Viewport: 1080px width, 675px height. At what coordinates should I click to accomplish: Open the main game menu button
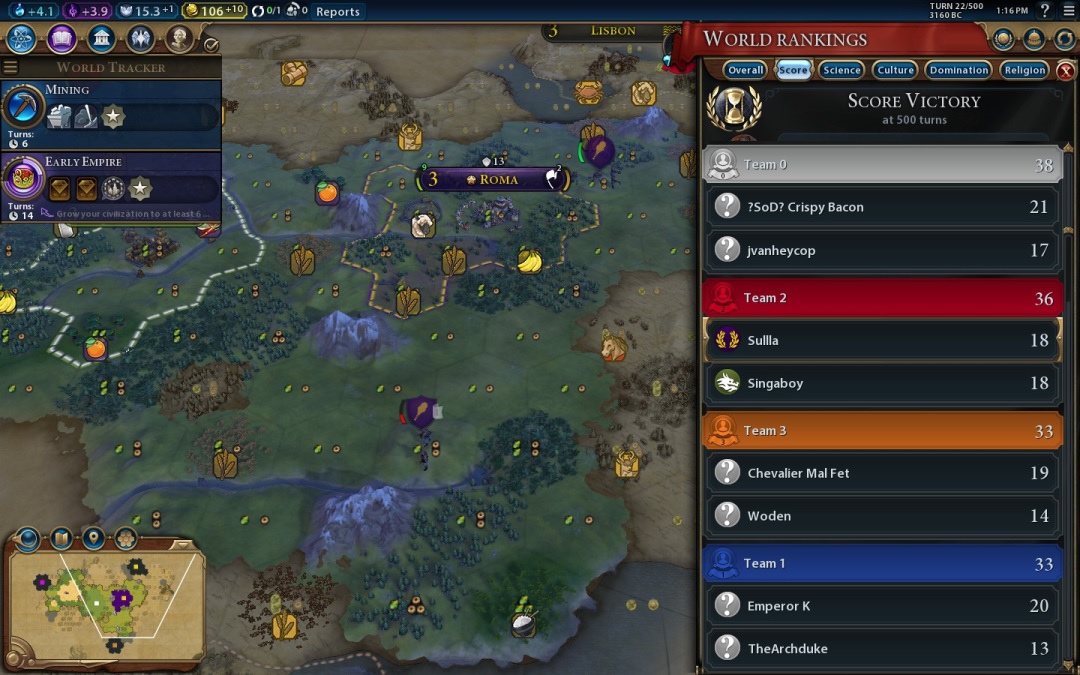point(1067,11)
